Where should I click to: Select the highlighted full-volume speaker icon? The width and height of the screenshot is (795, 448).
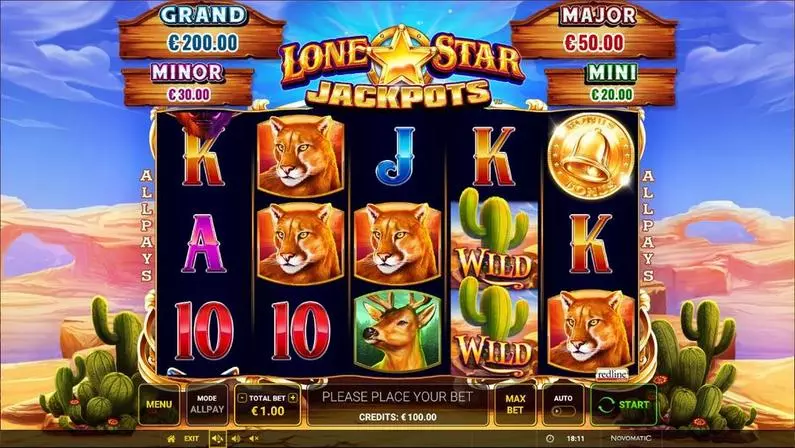click(218, 438)
